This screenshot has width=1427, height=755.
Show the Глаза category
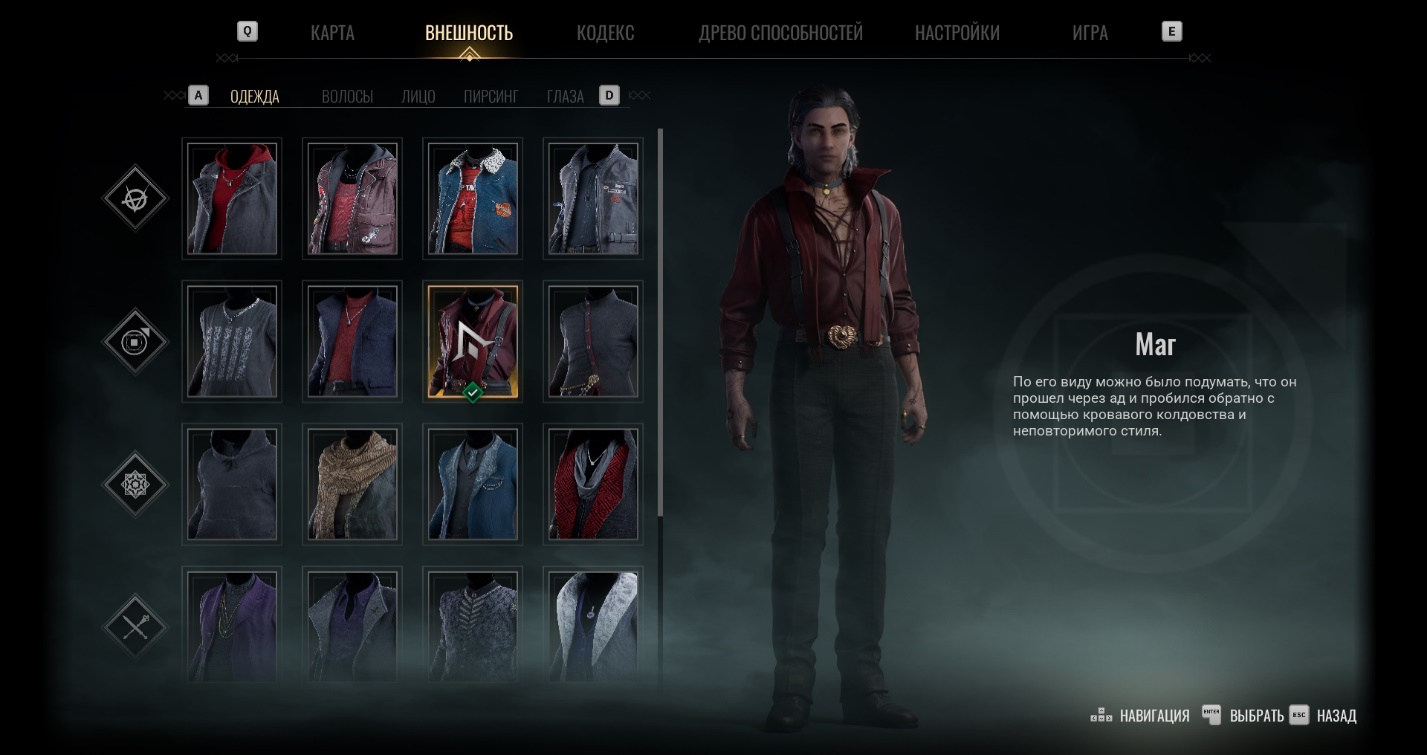565,97
